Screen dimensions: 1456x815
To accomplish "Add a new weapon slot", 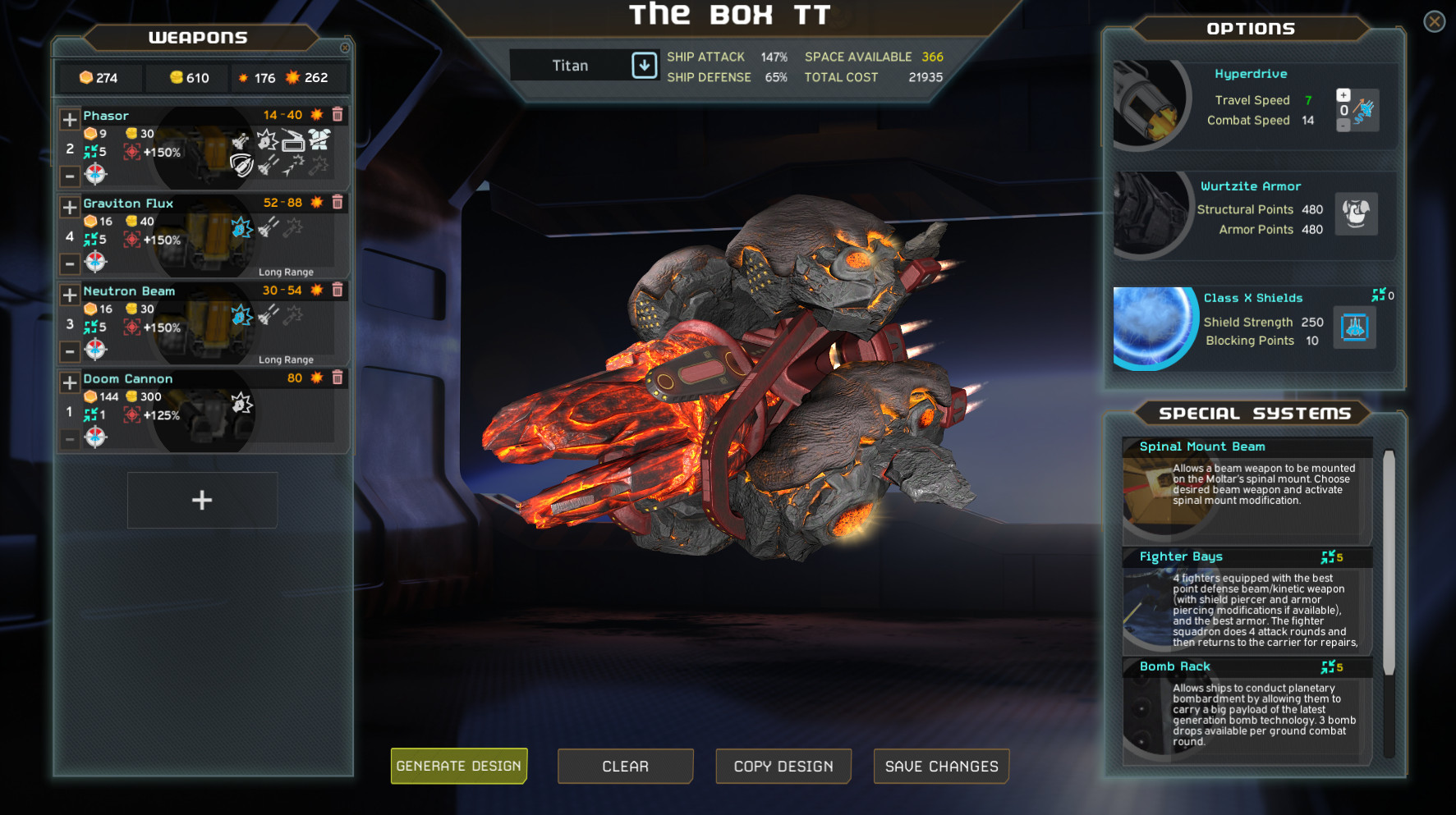I will (202, 500).
